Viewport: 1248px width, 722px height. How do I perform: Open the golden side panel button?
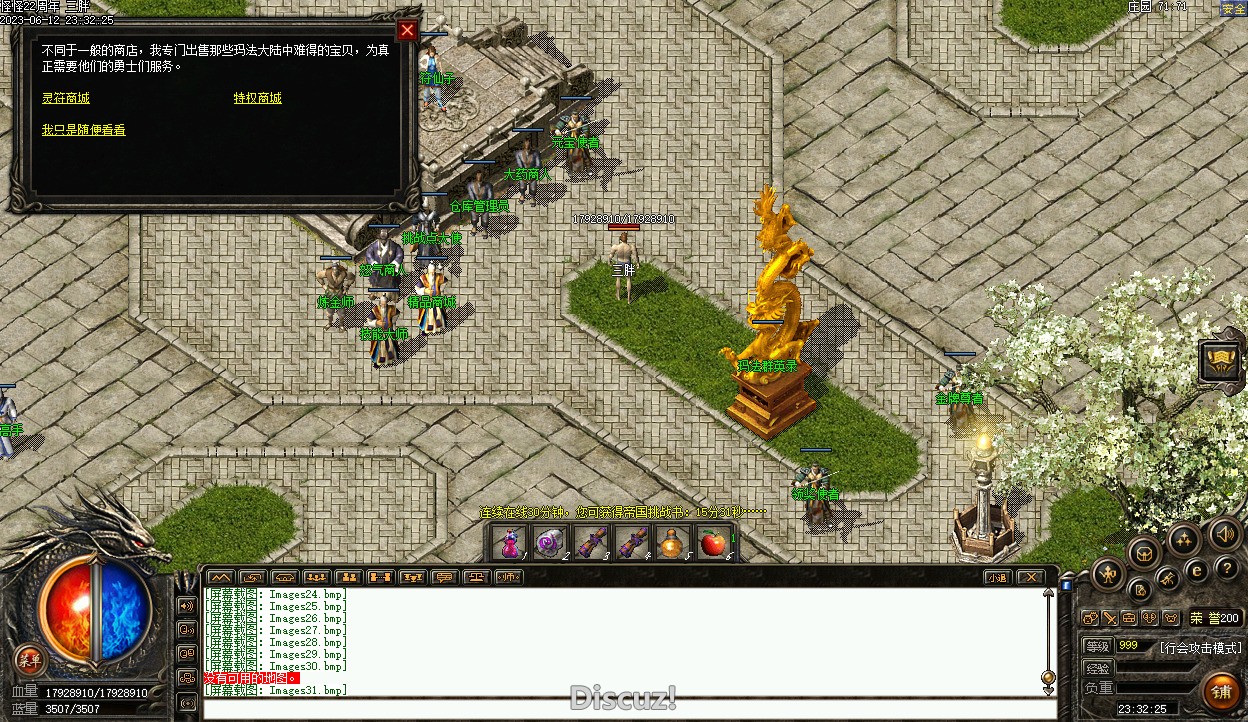click(x=1221, y=361)
